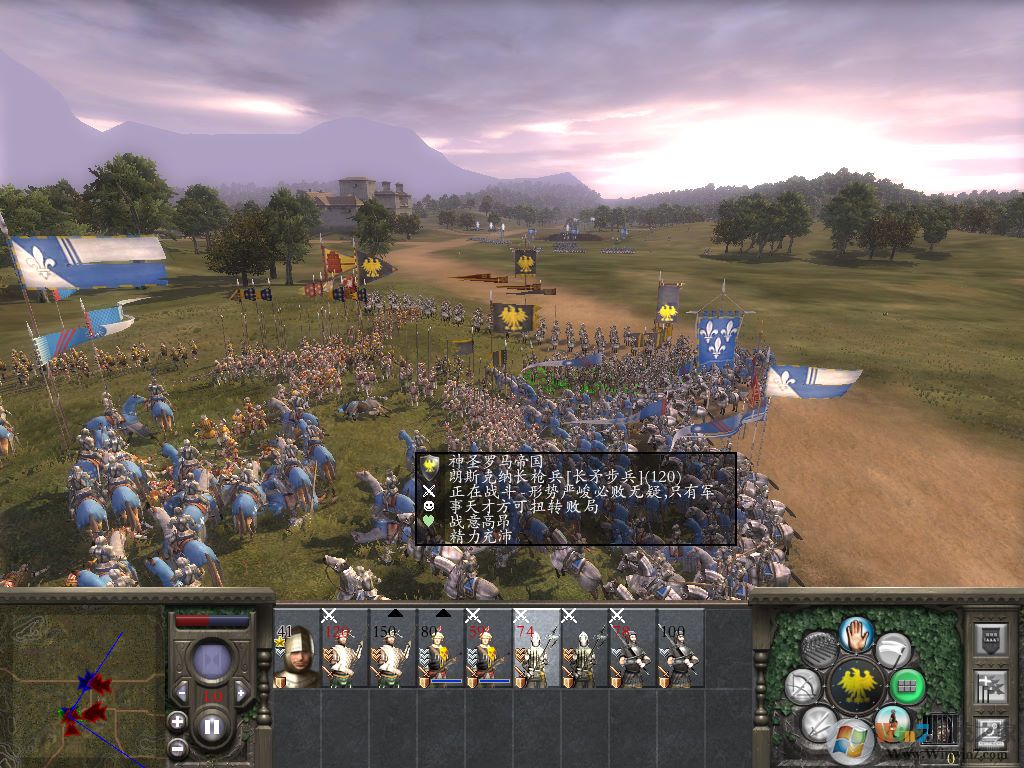Zoom in the battle minimap
This screenshot has height=768, width=1024.
click(177, 721)
